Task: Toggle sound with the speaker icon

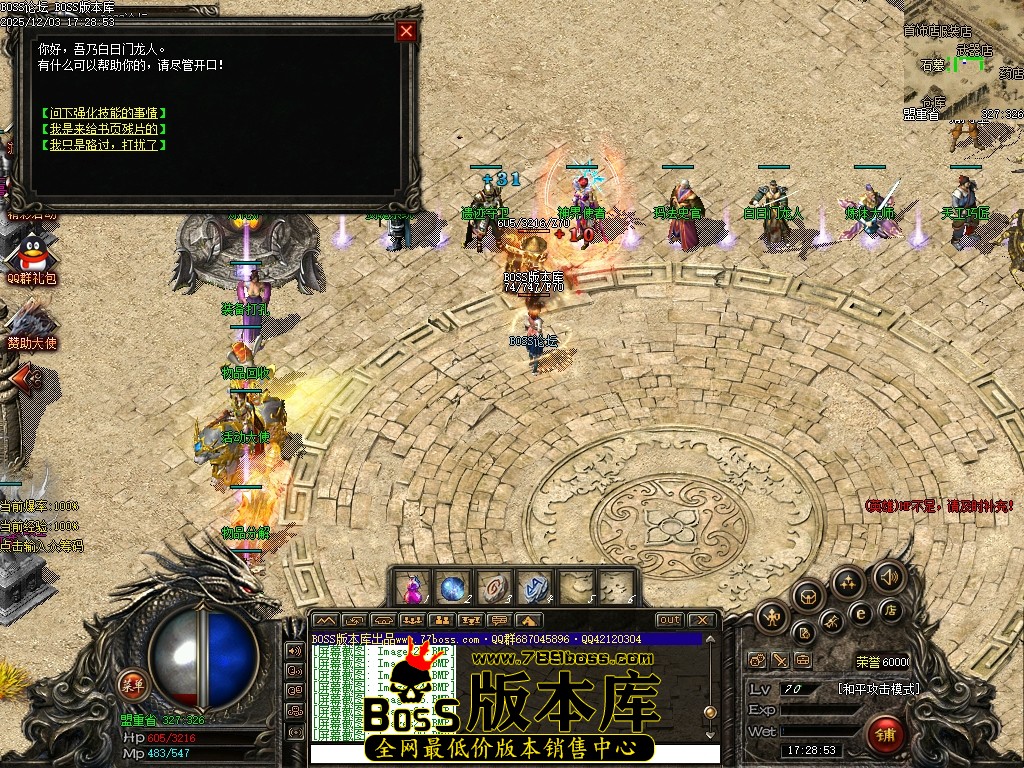Action: [x=887, y=576]
